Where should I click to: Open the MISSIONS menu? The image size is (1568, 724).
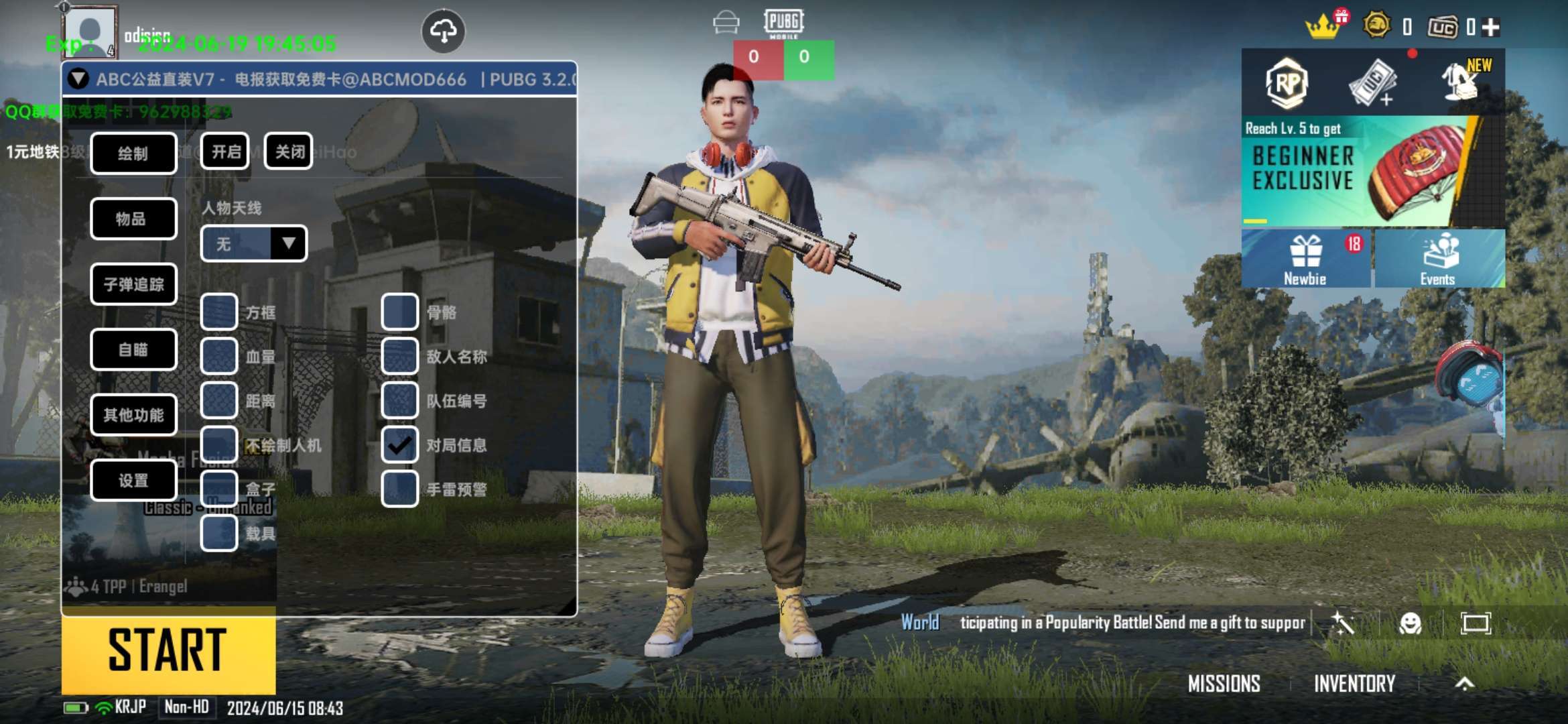(1224, 684)
